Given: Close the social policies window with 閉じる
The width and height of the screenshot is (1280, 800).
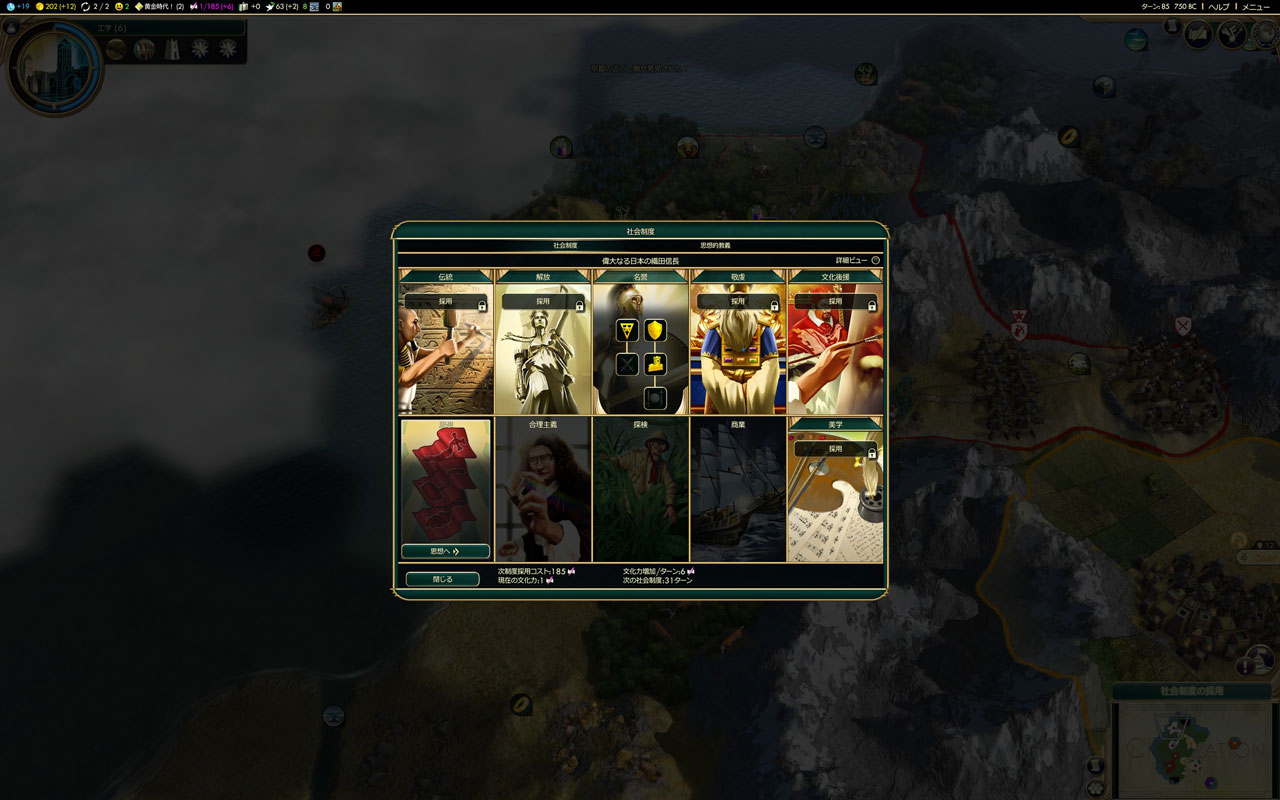Looking at the screenshot, I should [442, 579].
